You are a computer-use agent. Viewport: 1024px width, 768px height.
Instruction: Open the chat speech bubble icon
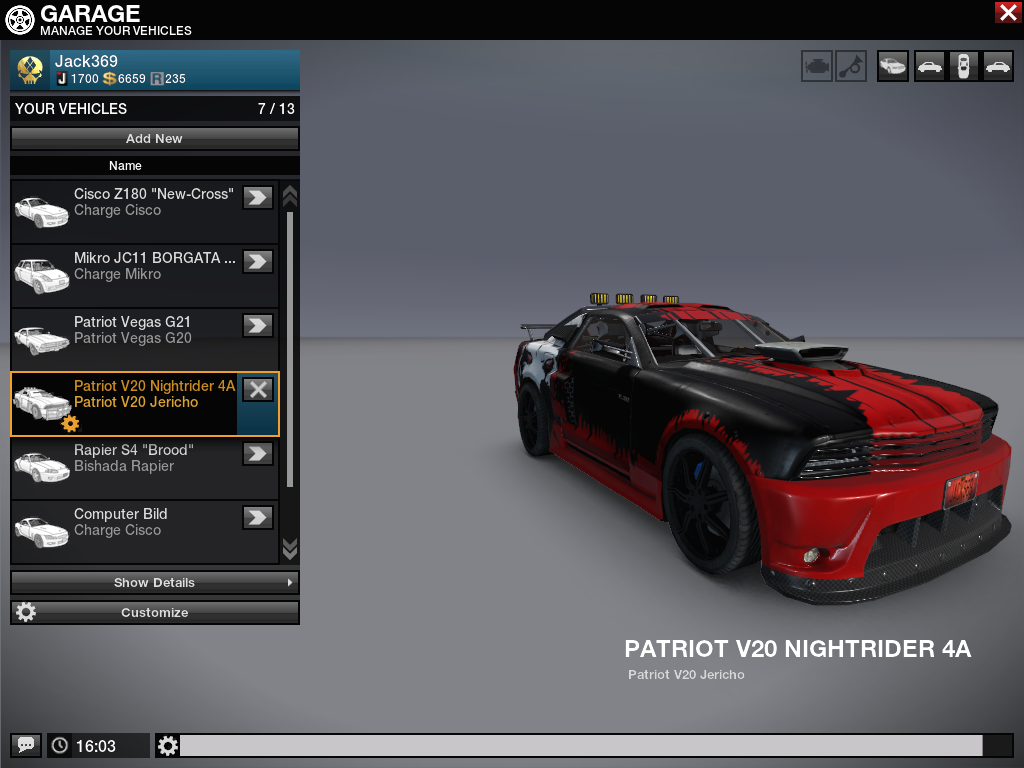point(26,745)
